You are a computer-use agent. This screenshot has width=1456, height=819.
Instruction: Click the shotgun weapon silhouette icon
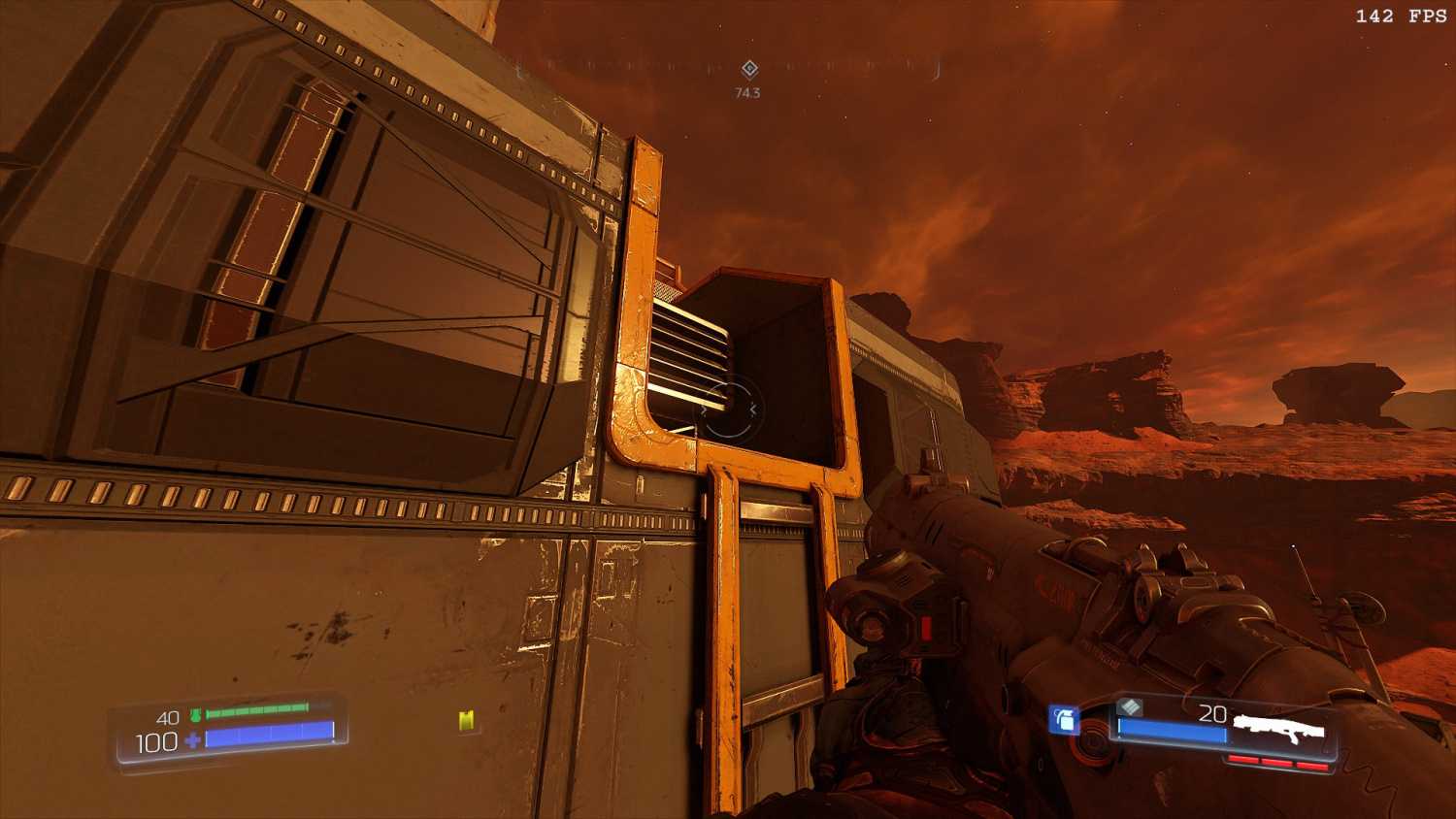[x=1278, y=727]
